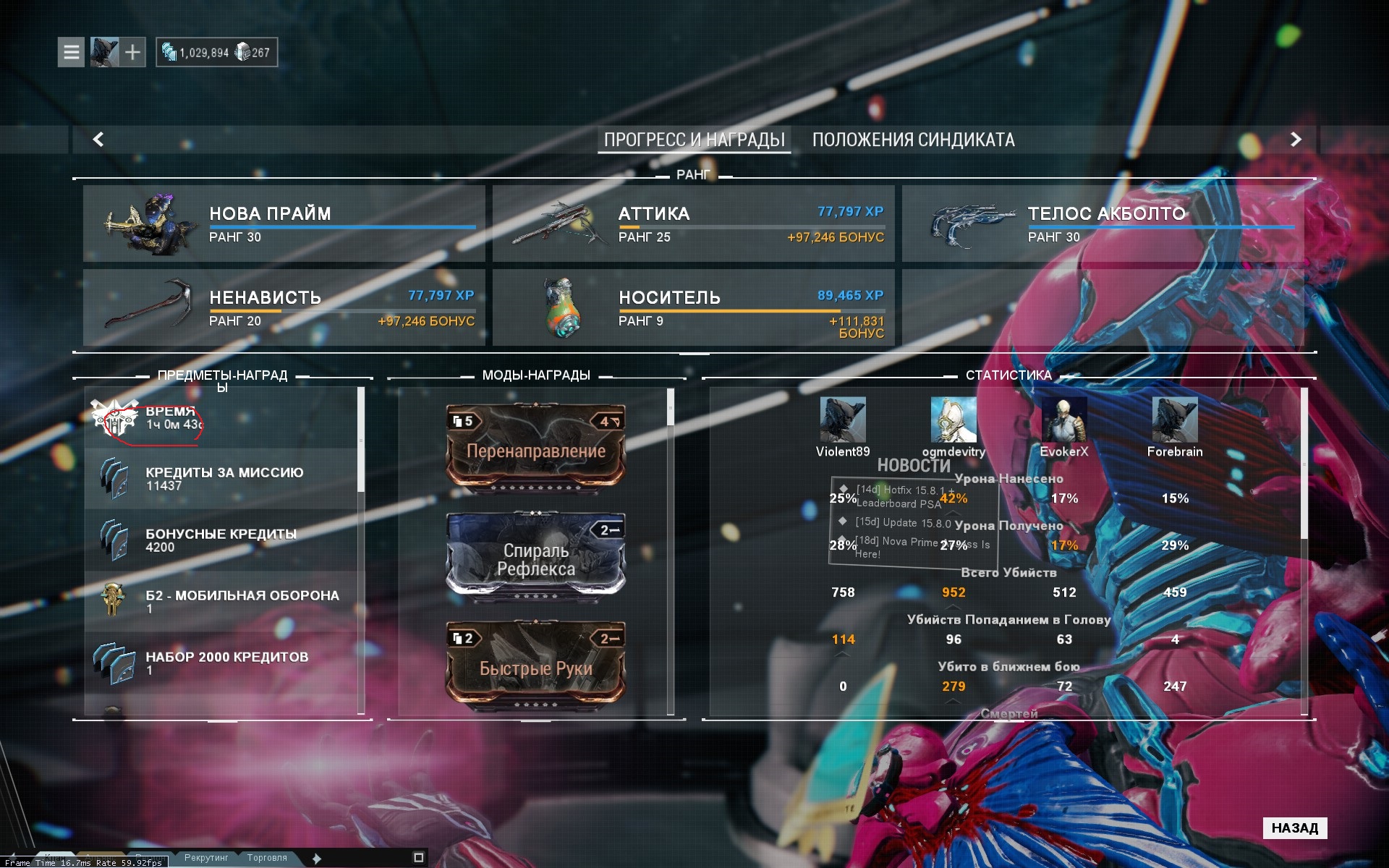Click the НАЗАД back button
Image resolution: width=1389 pixels, height=868 pixels.
[1294, 827]
